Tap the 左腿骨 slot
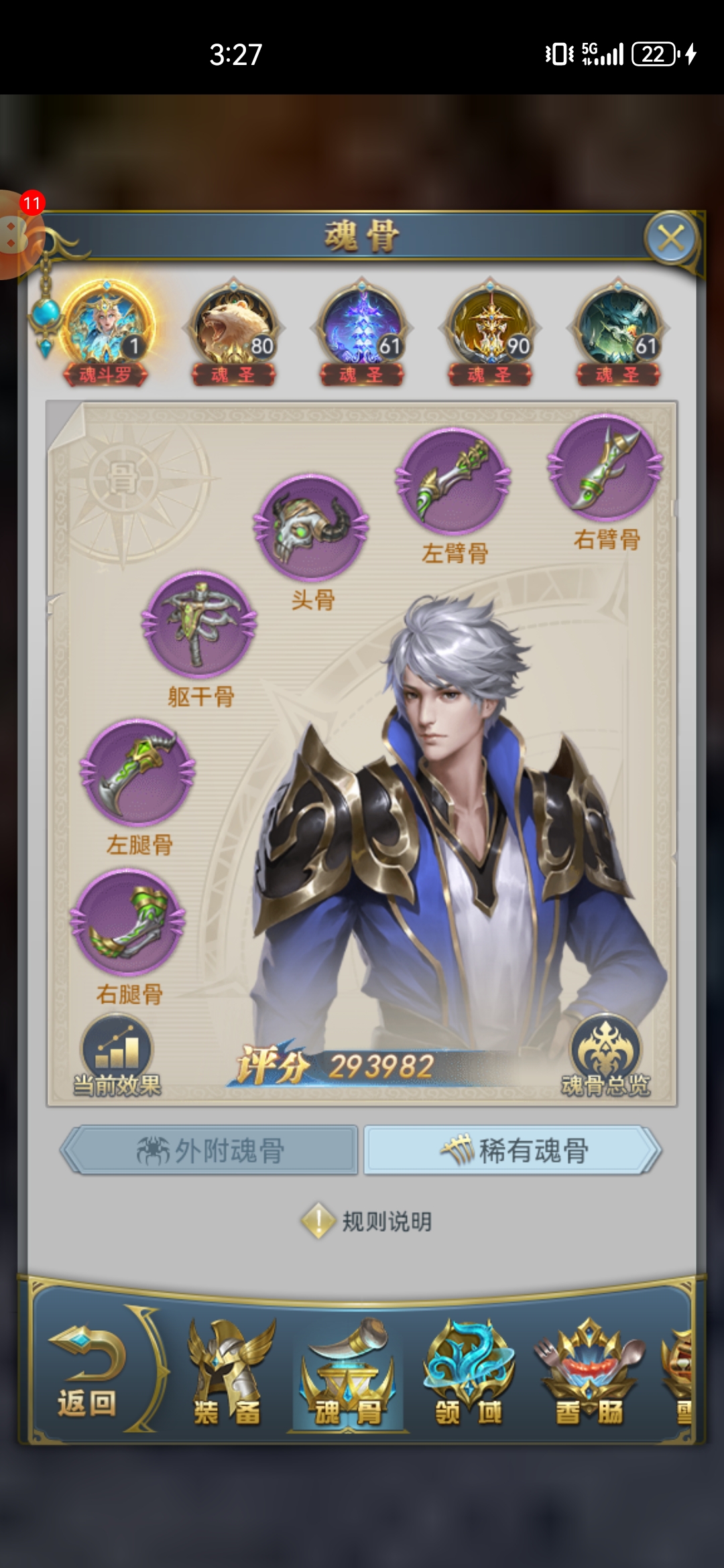 [138, 773]
